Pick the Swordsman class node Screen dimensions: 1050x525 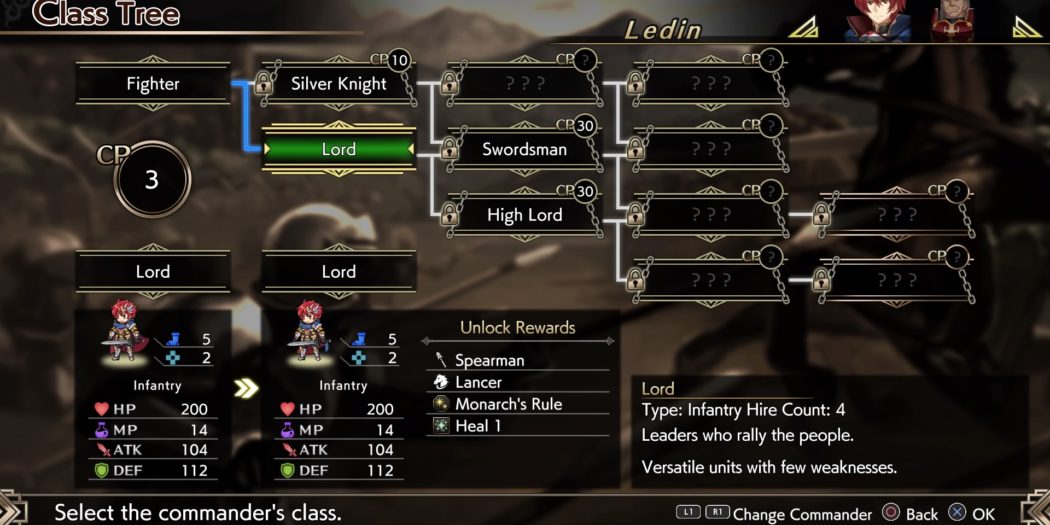coord(524,150)
